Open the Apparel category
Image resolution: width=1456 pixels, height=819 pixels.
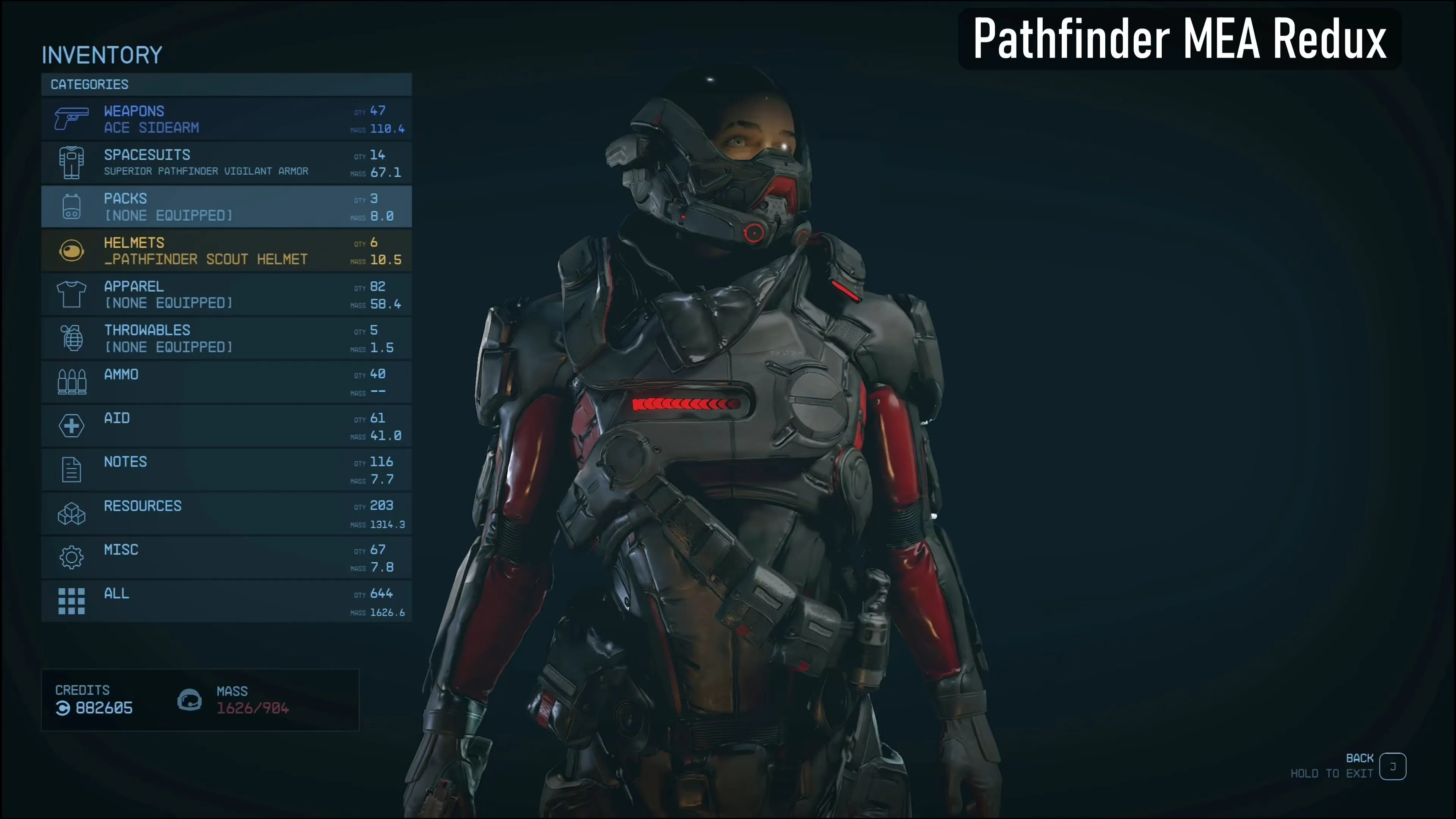point(226,295)
